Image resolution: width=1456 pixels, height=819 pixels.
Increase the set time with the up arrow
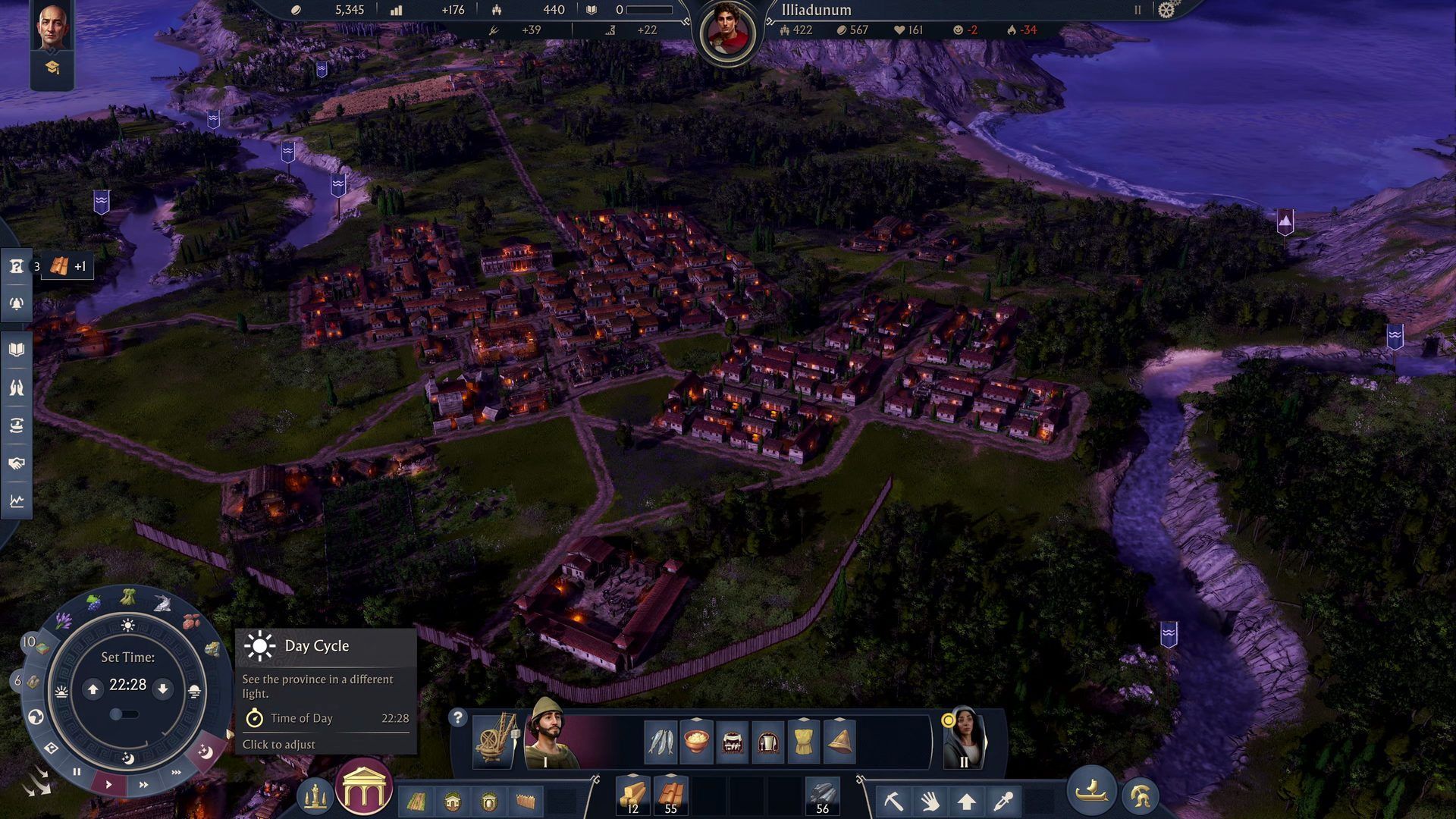pos(93,689)
